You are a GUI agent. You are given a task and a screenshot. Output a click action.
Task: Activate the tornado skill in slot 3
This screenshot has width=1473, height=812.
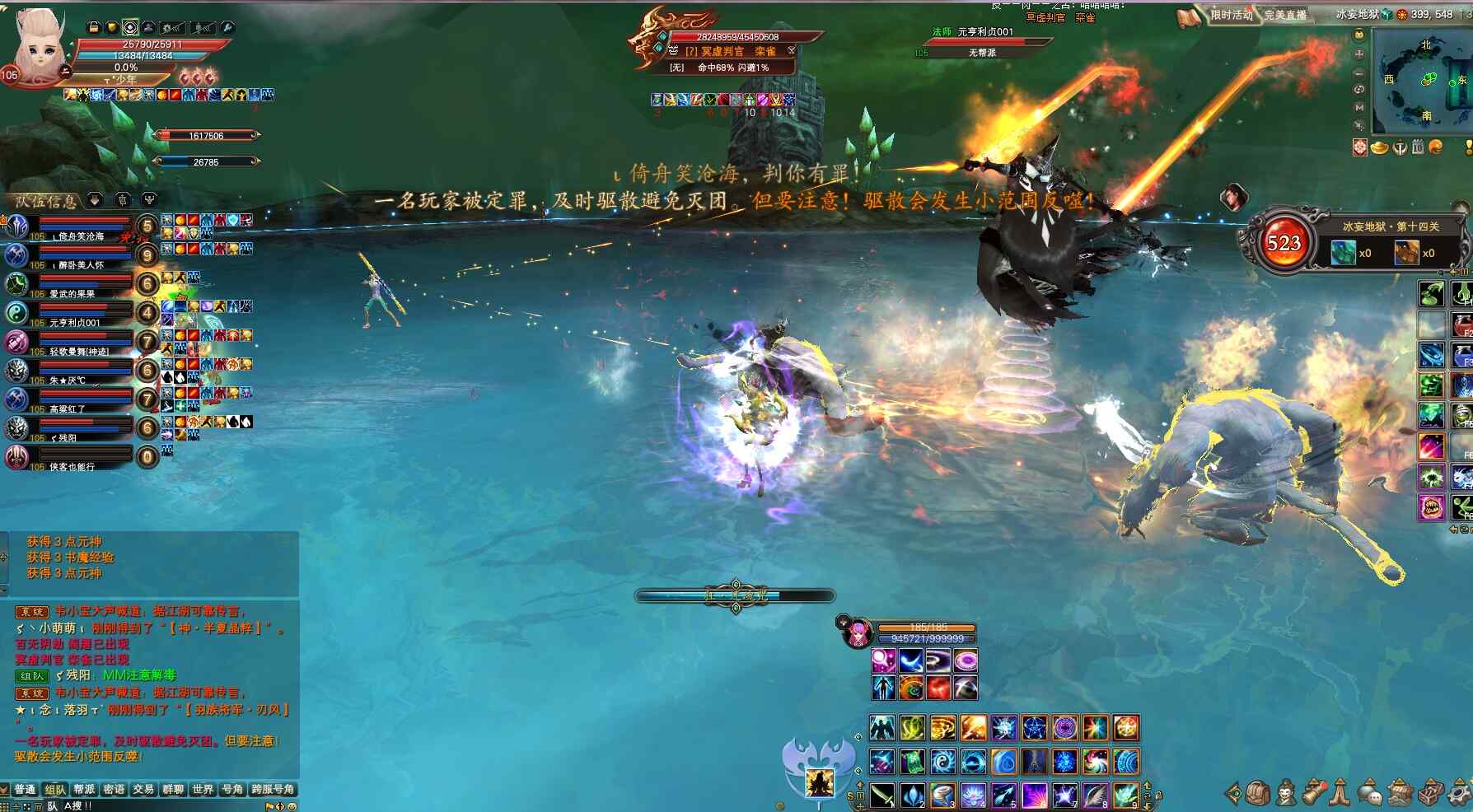[x=943, y=795]
